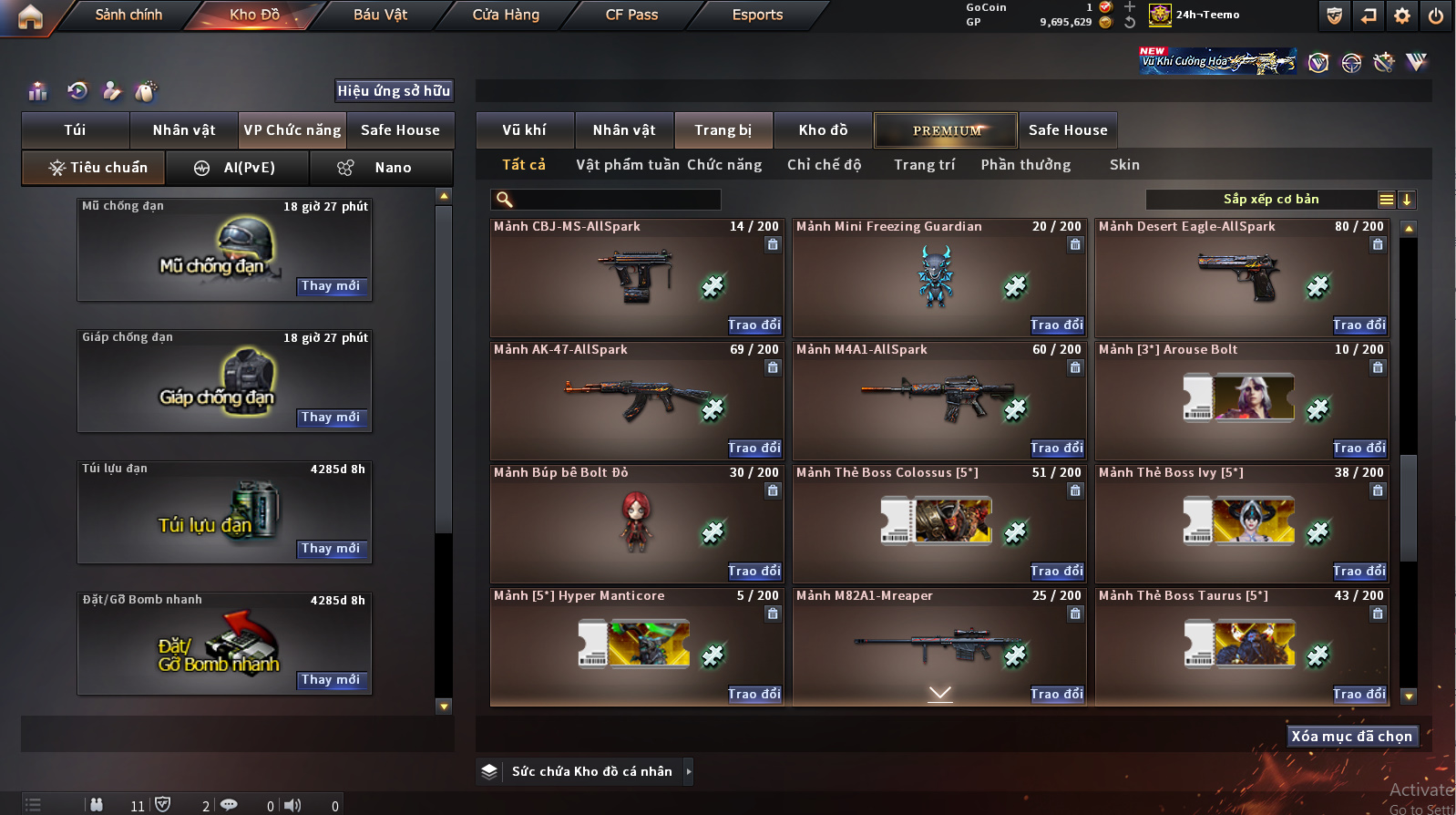Switch to the Nano tab
The width and height of the screenshot is (1456, 815).
pyautogui.click(x=381, y=168)
